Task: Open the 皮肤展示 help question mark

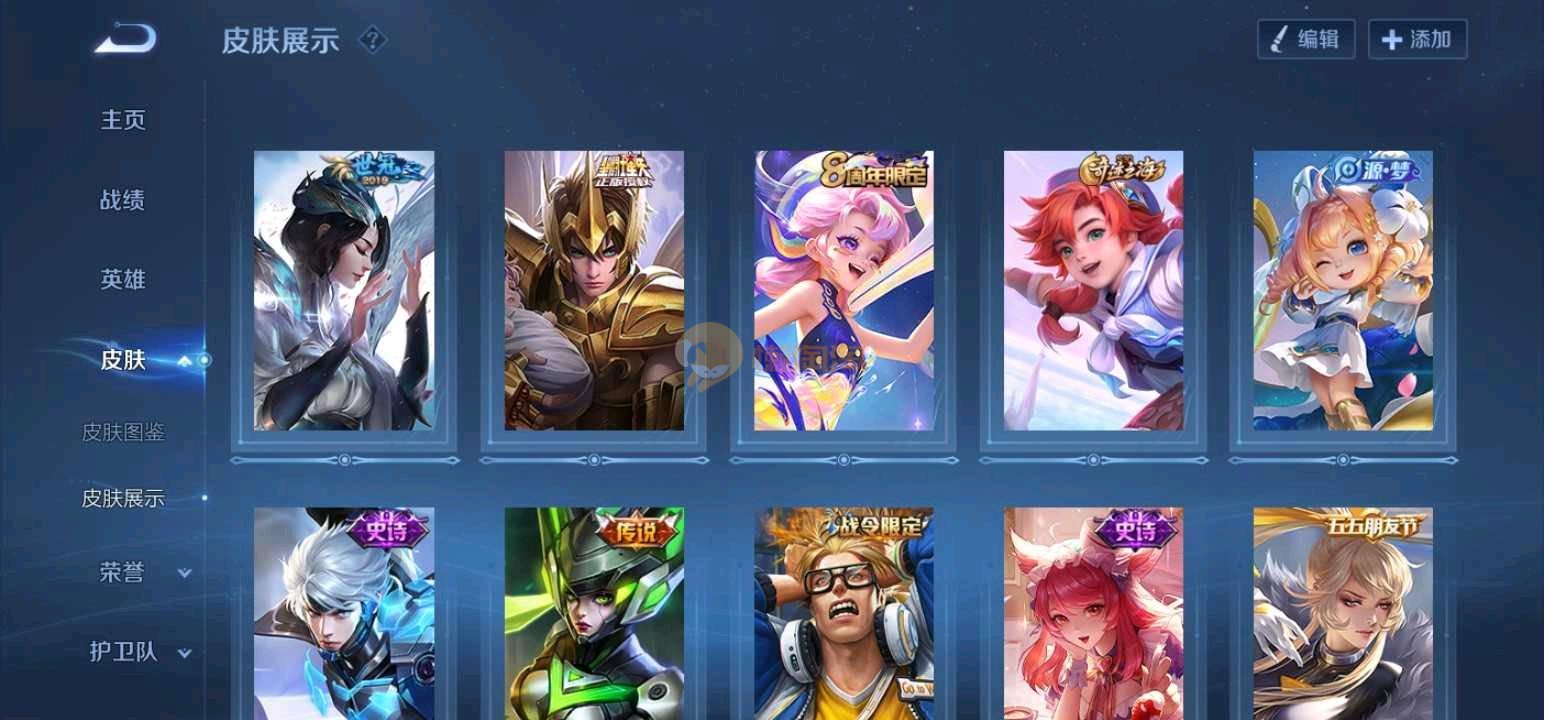Action: click(372, 40)
